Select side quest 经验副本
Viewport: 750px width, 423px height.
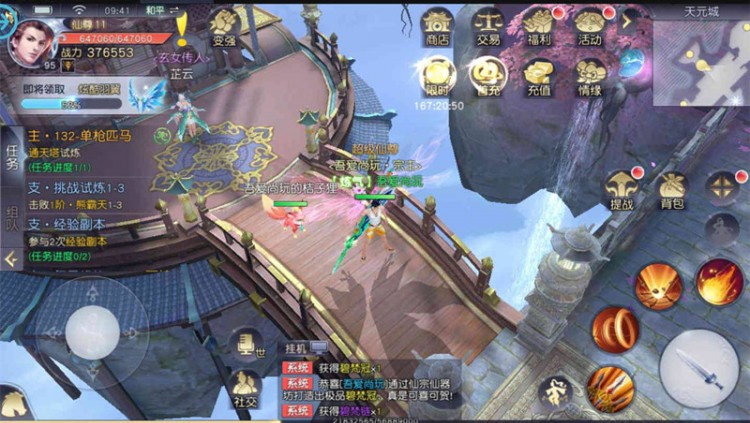(80, 224)
